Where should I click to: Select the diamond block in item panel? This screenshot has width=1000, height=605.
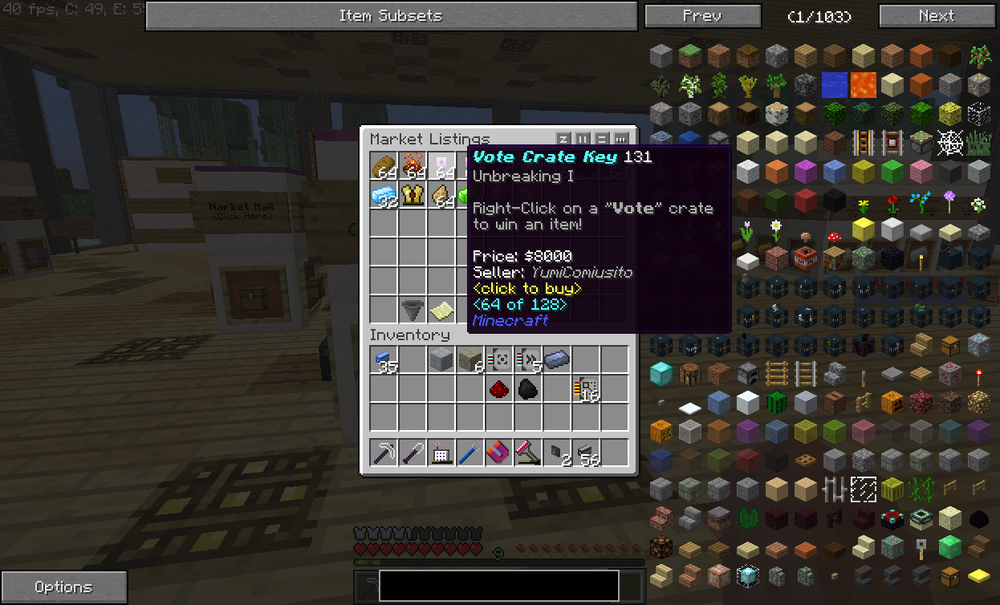660,375
